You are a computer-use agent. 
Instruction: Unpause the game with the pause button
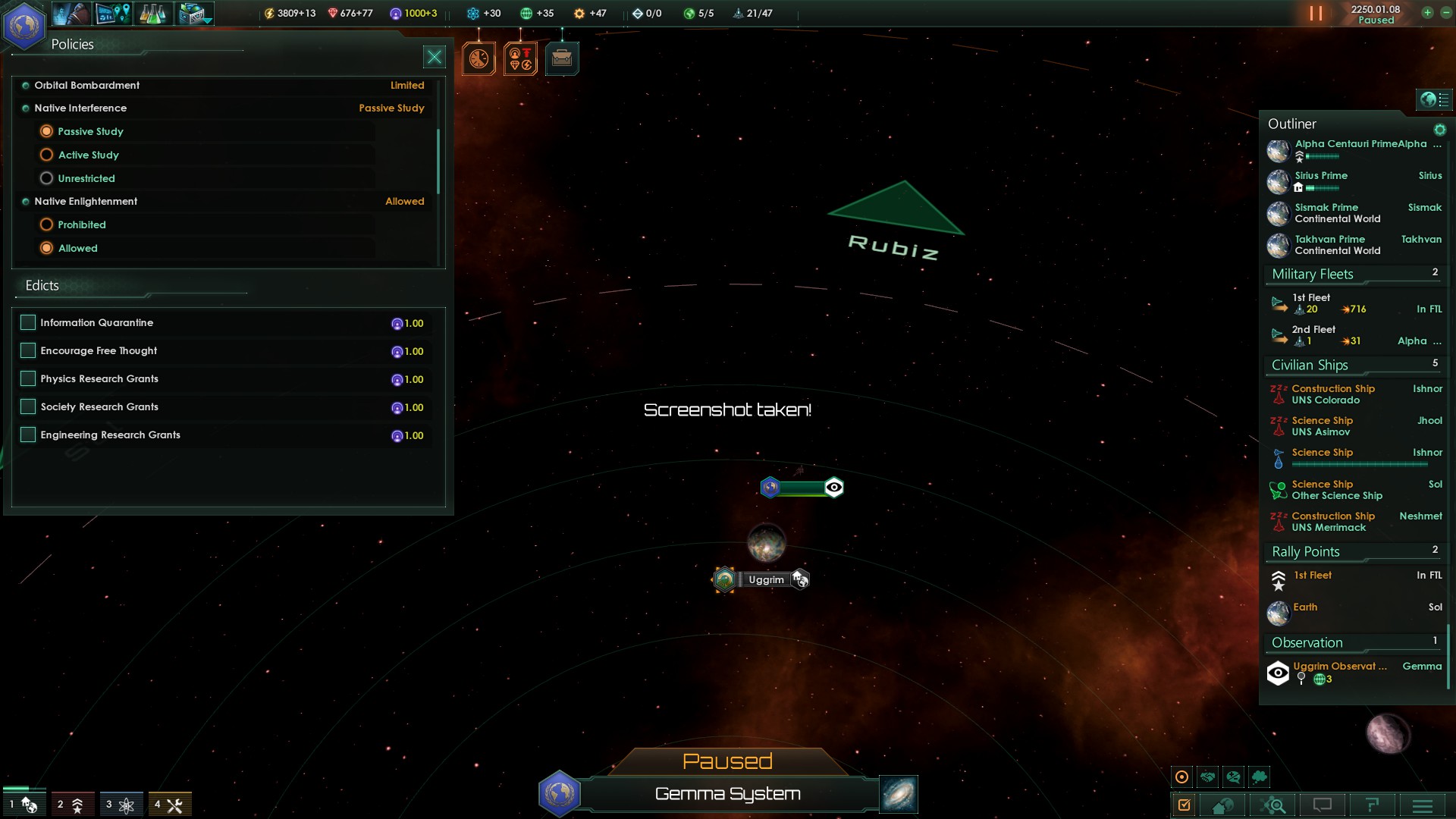(x=1316, y=14)
